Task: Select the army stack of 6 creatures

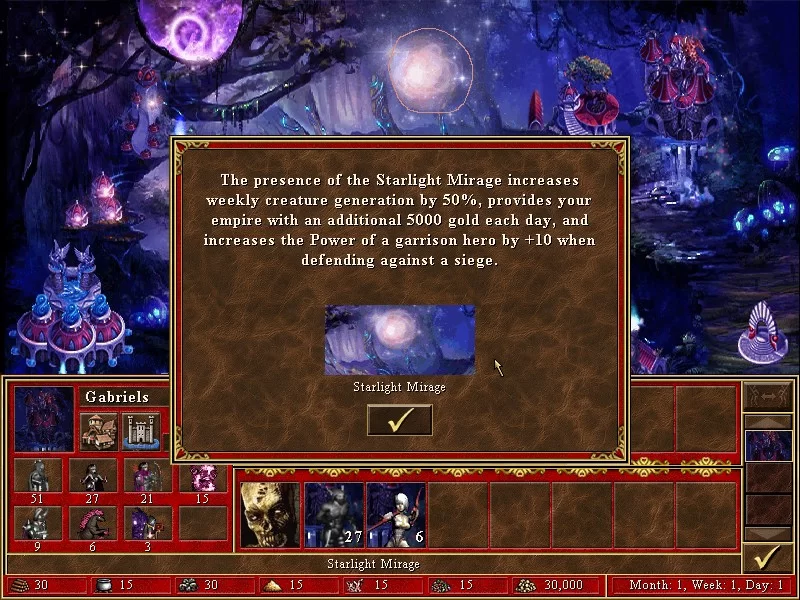Action: [x=397, y=515]
